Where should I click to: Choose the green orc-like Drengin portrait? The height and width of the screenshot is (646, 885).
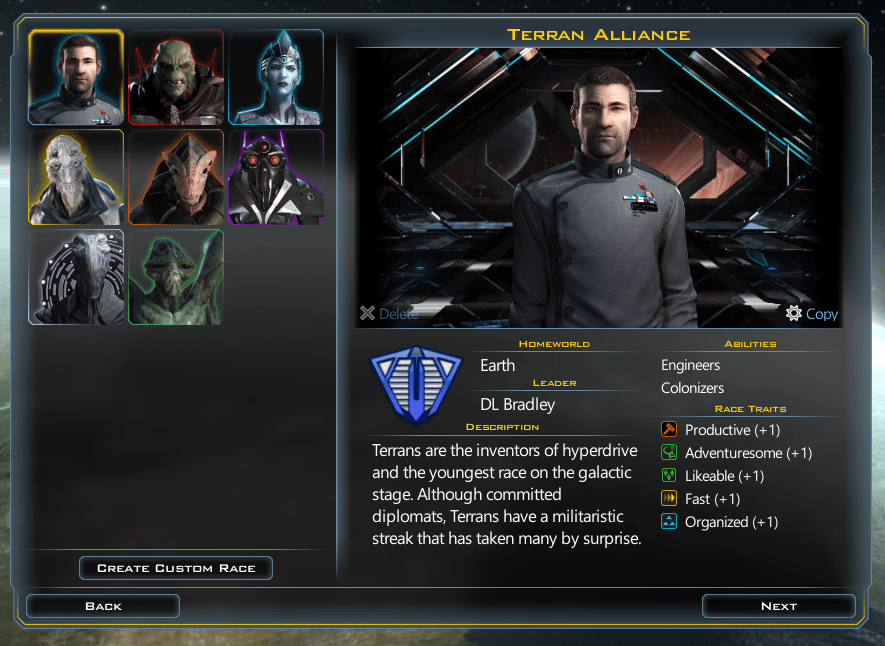[176, 78]
